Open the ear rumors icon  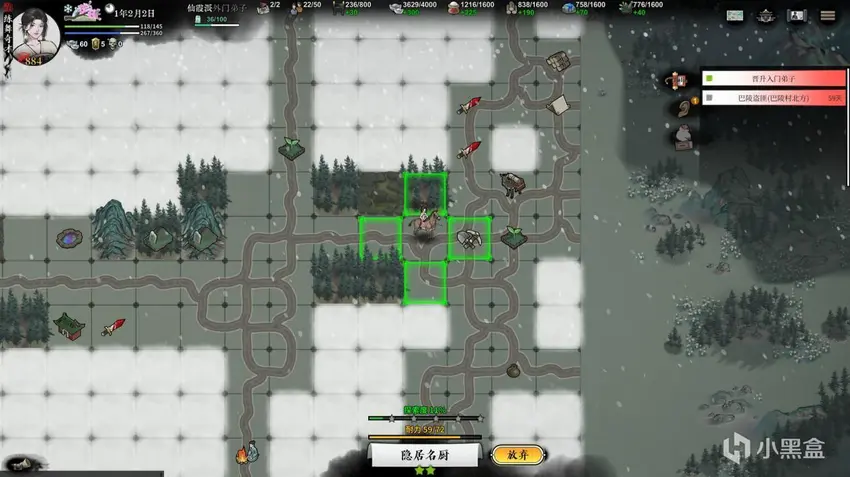683,106
